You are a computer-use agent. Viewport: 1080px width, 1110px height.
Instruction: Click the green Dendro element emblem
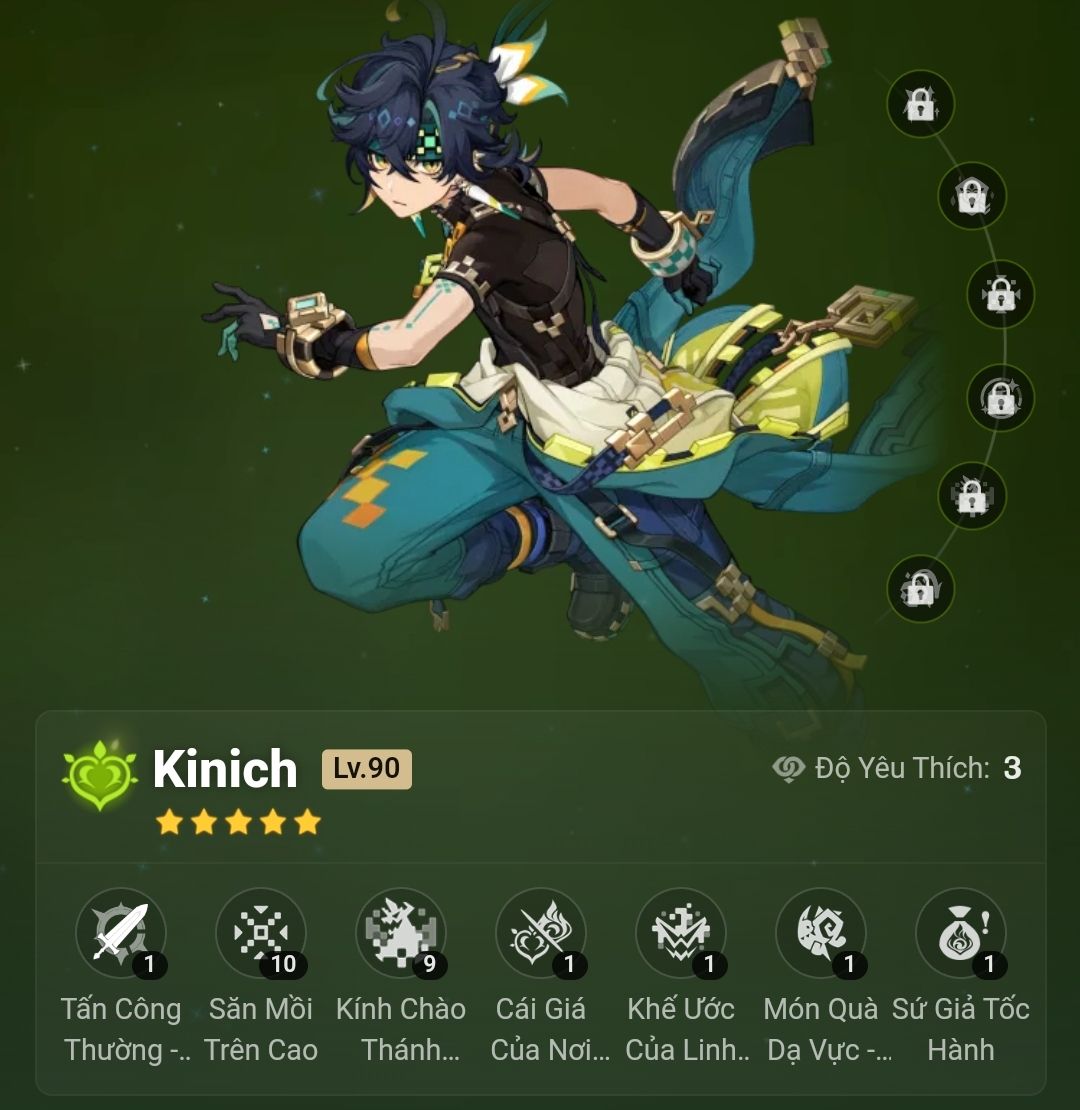pyautogui.click(x=100, y=775)
